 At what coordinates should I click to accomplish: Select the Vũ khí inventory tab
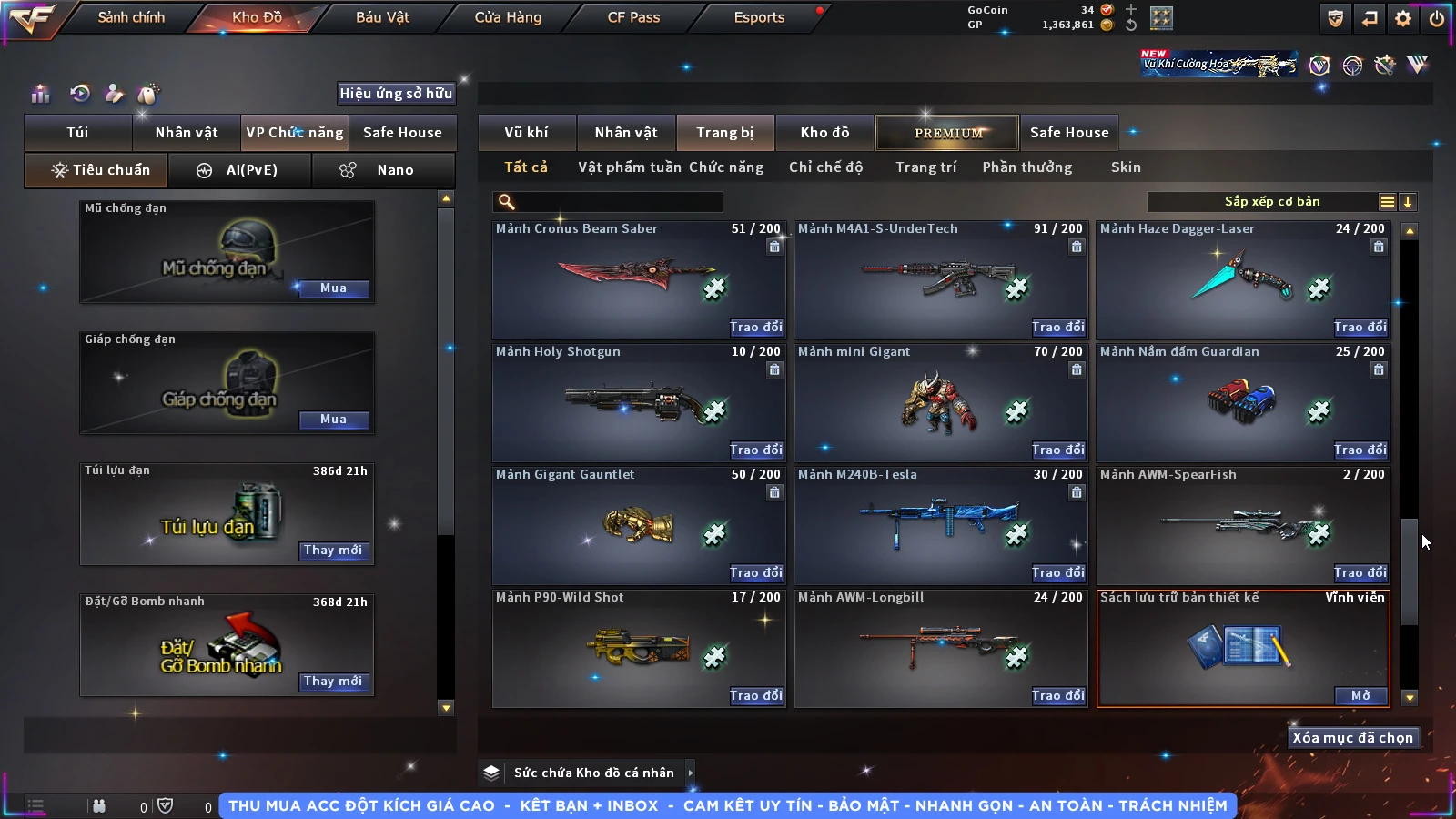click(526, 133)
